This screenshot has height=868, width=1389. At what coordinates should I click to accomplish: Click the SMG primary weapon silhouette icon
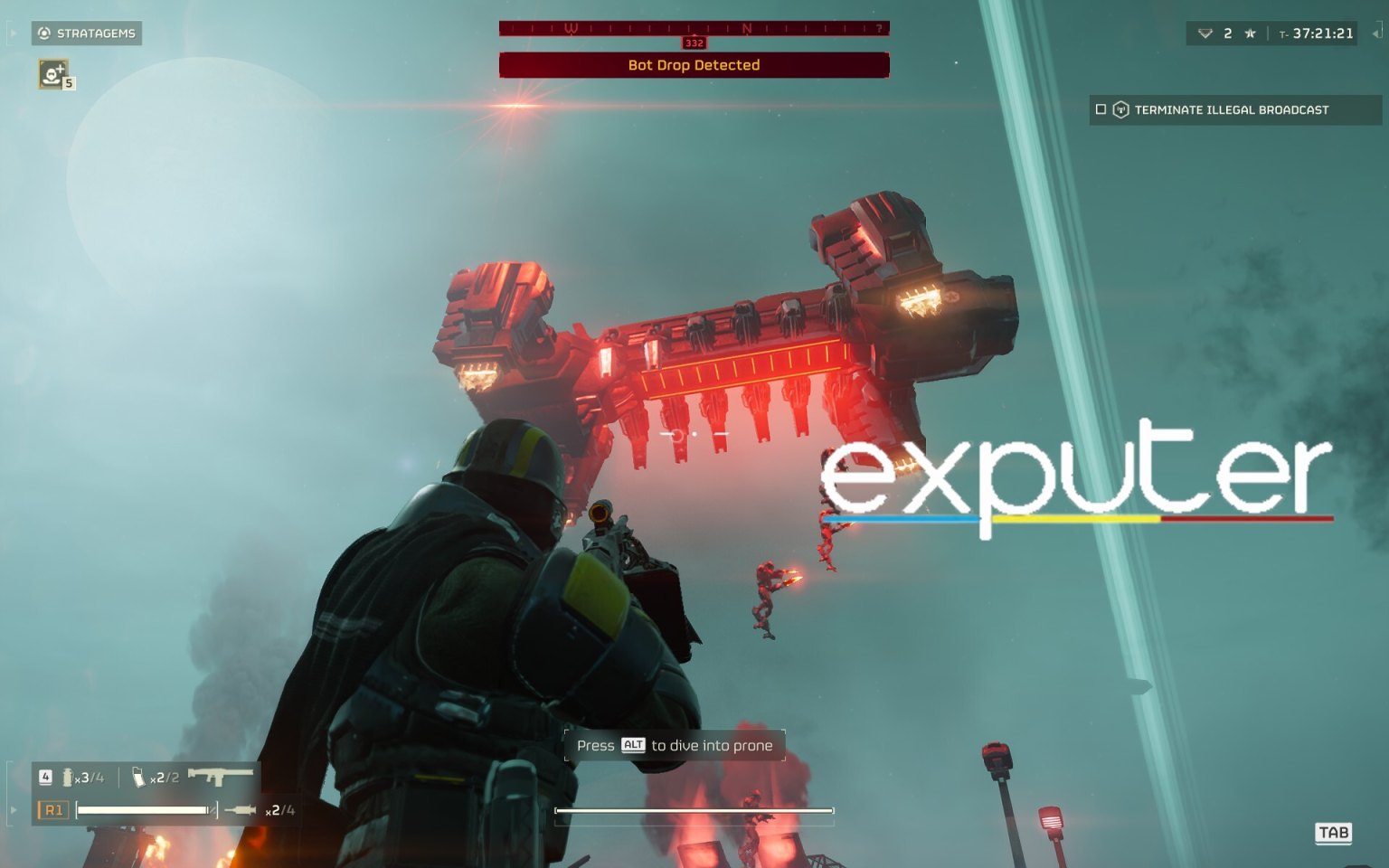point(221,776)
